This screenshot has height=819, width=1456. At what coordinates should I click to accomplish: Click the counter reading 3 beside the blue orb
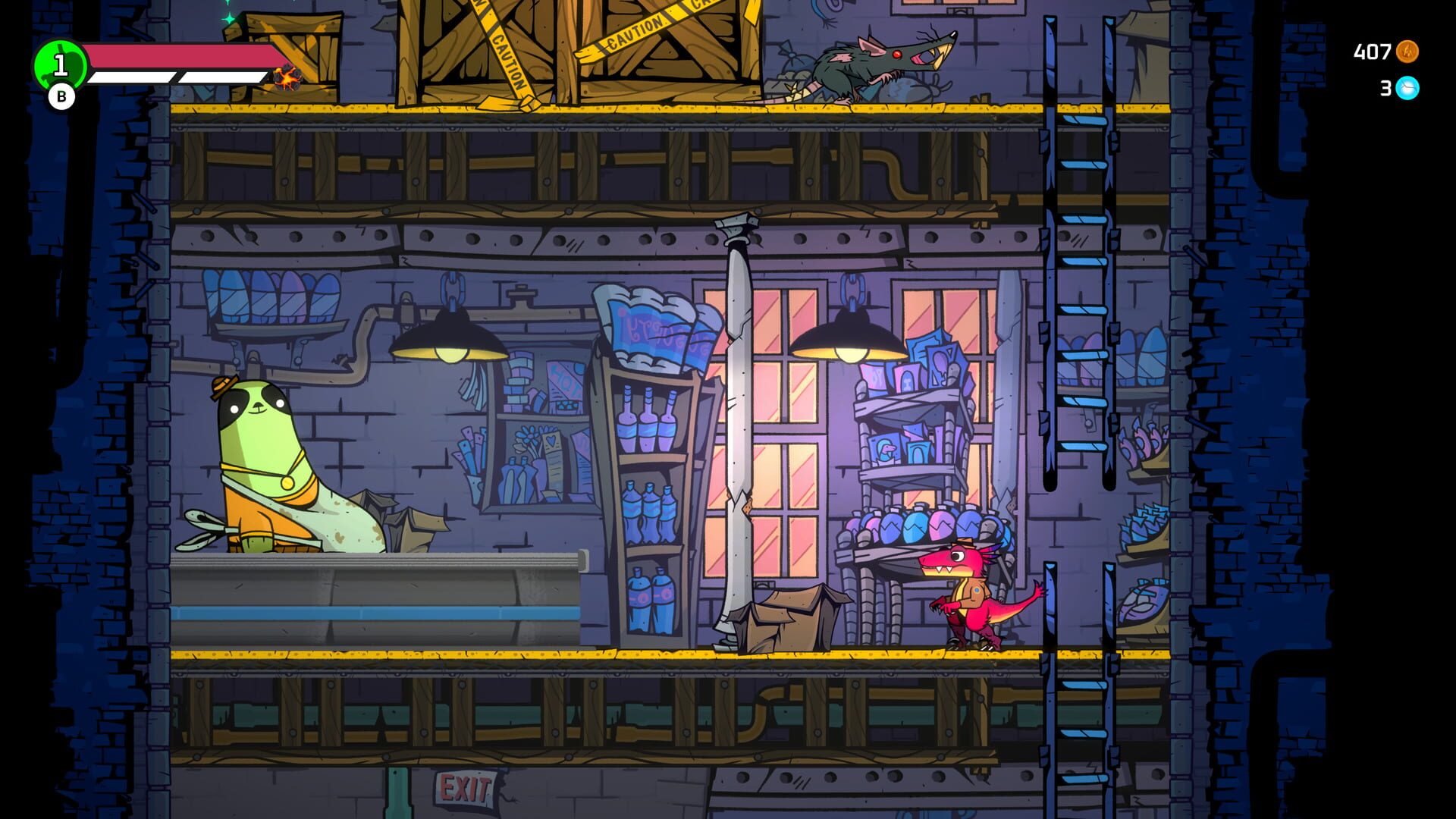[x=1385, y=89]
